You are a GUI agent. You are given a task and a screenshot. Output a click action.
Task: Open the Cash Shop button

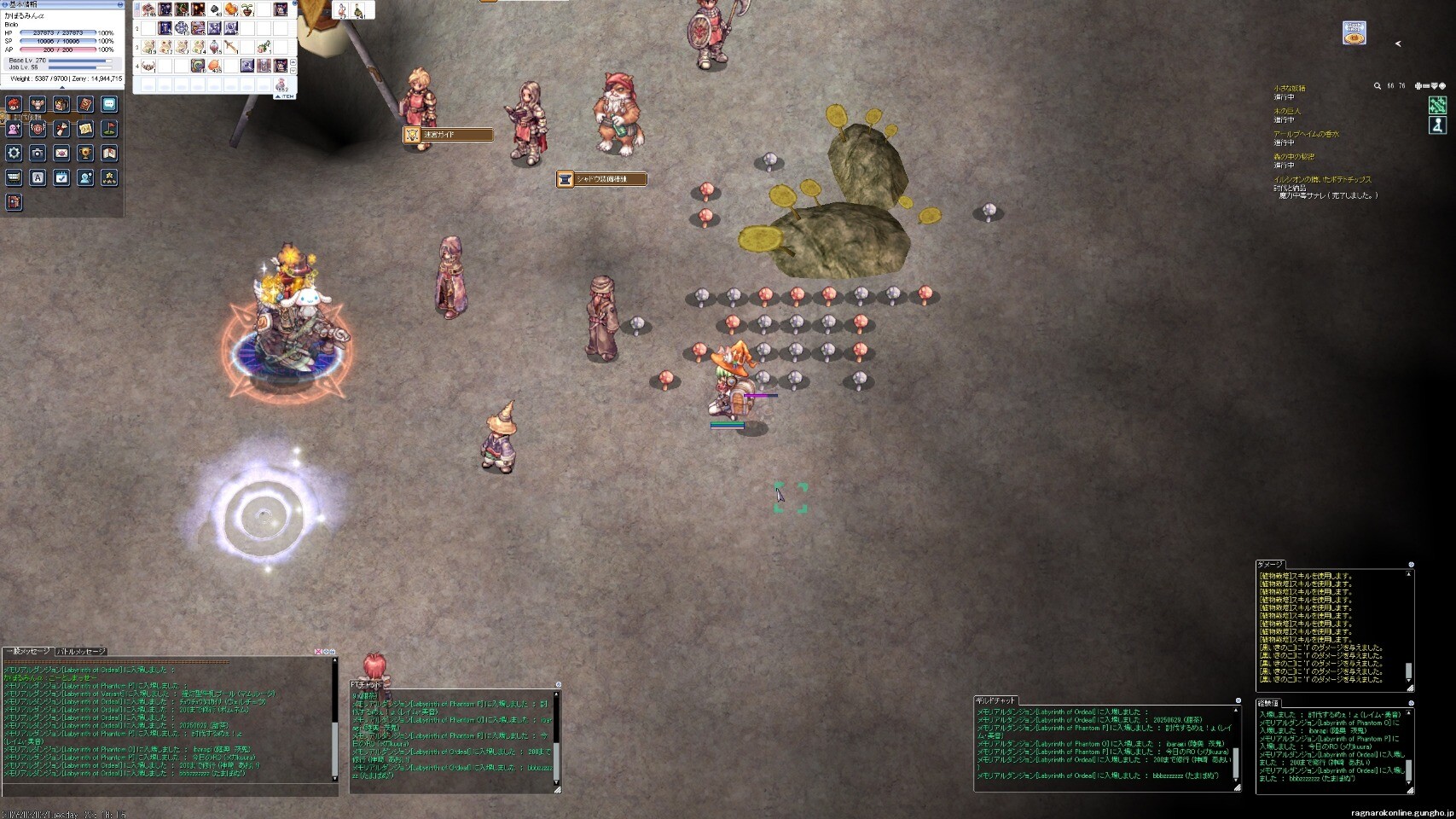1354,33
